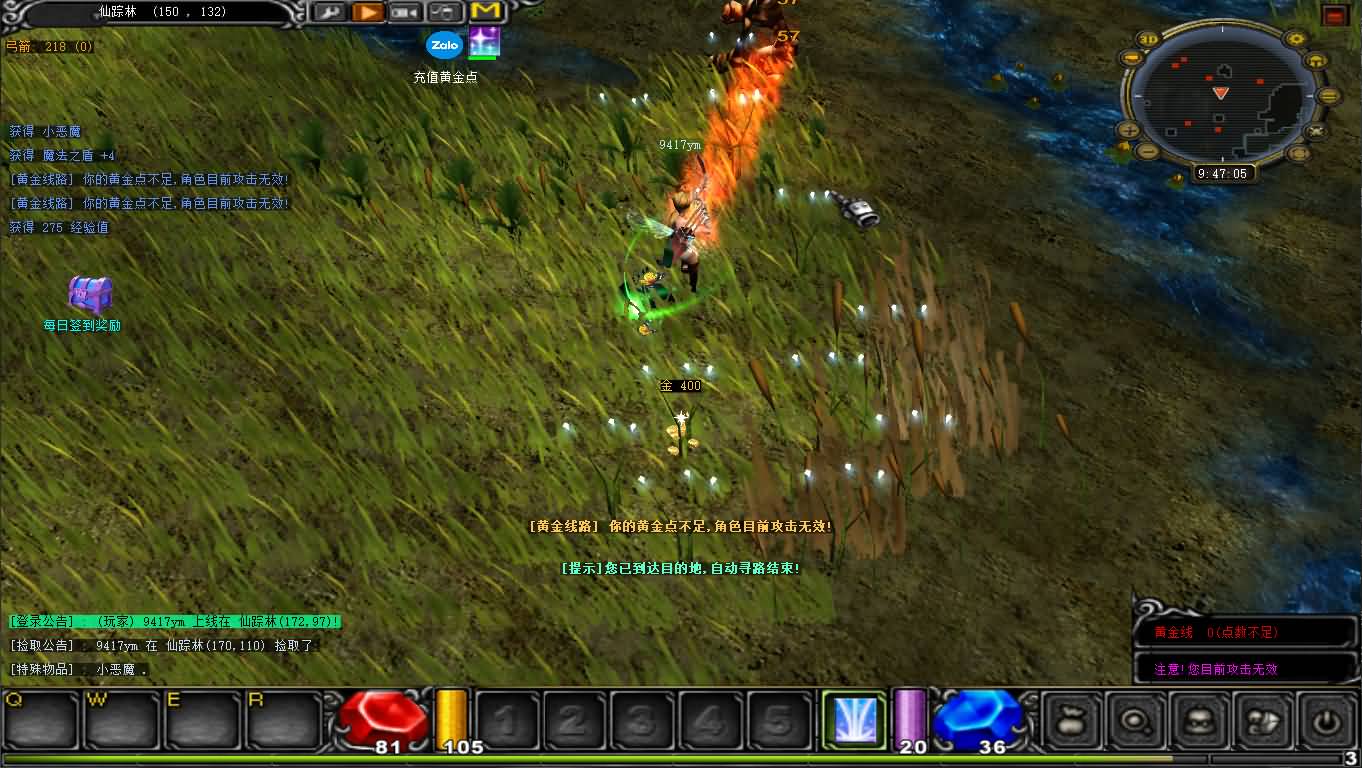This screenshot has width=1362, height=768.
Task: Open the yellow M menu button
Action: pos(485,12)
